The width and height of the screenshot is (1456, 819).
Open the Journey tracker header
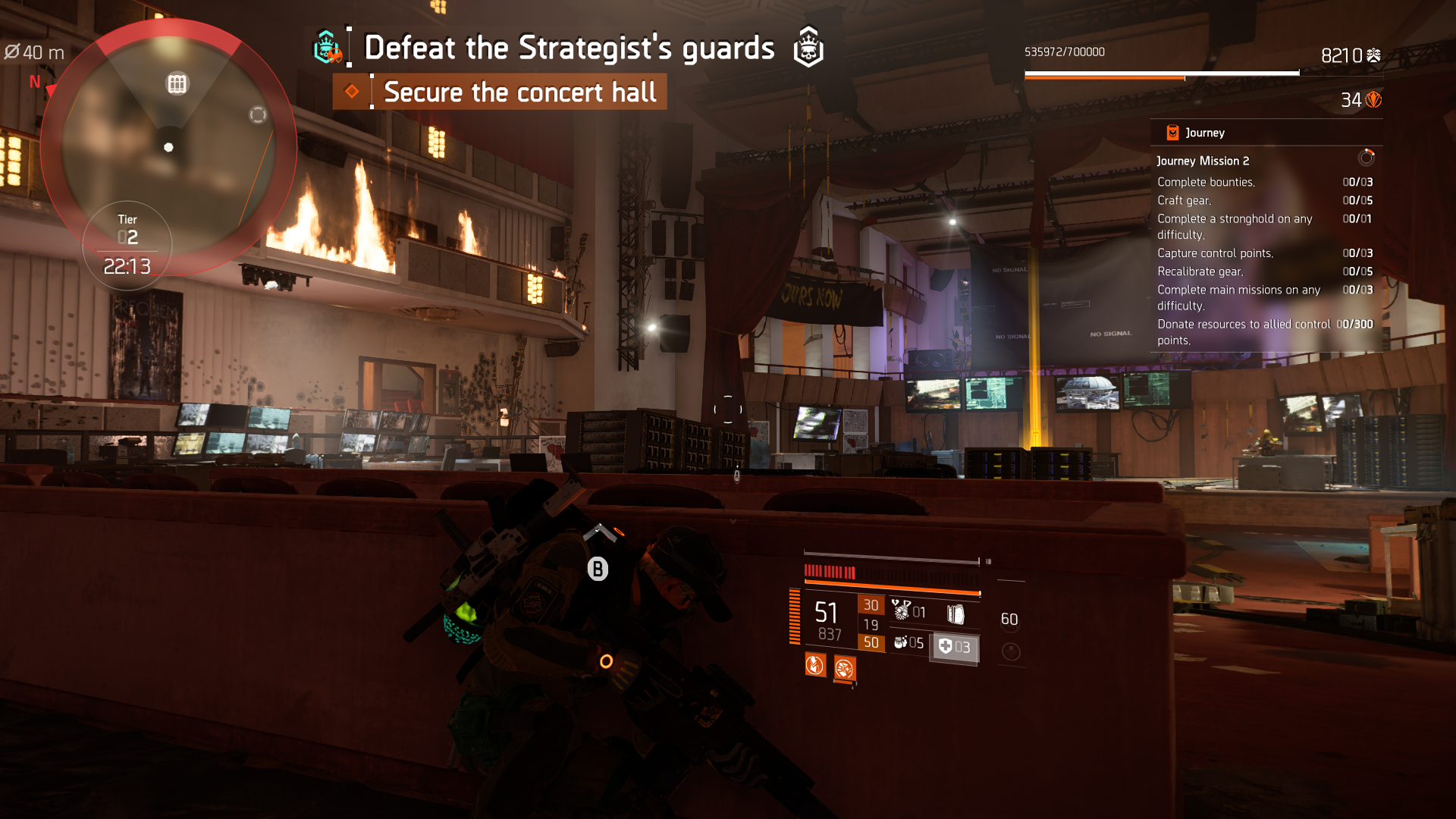point(1204,133)
